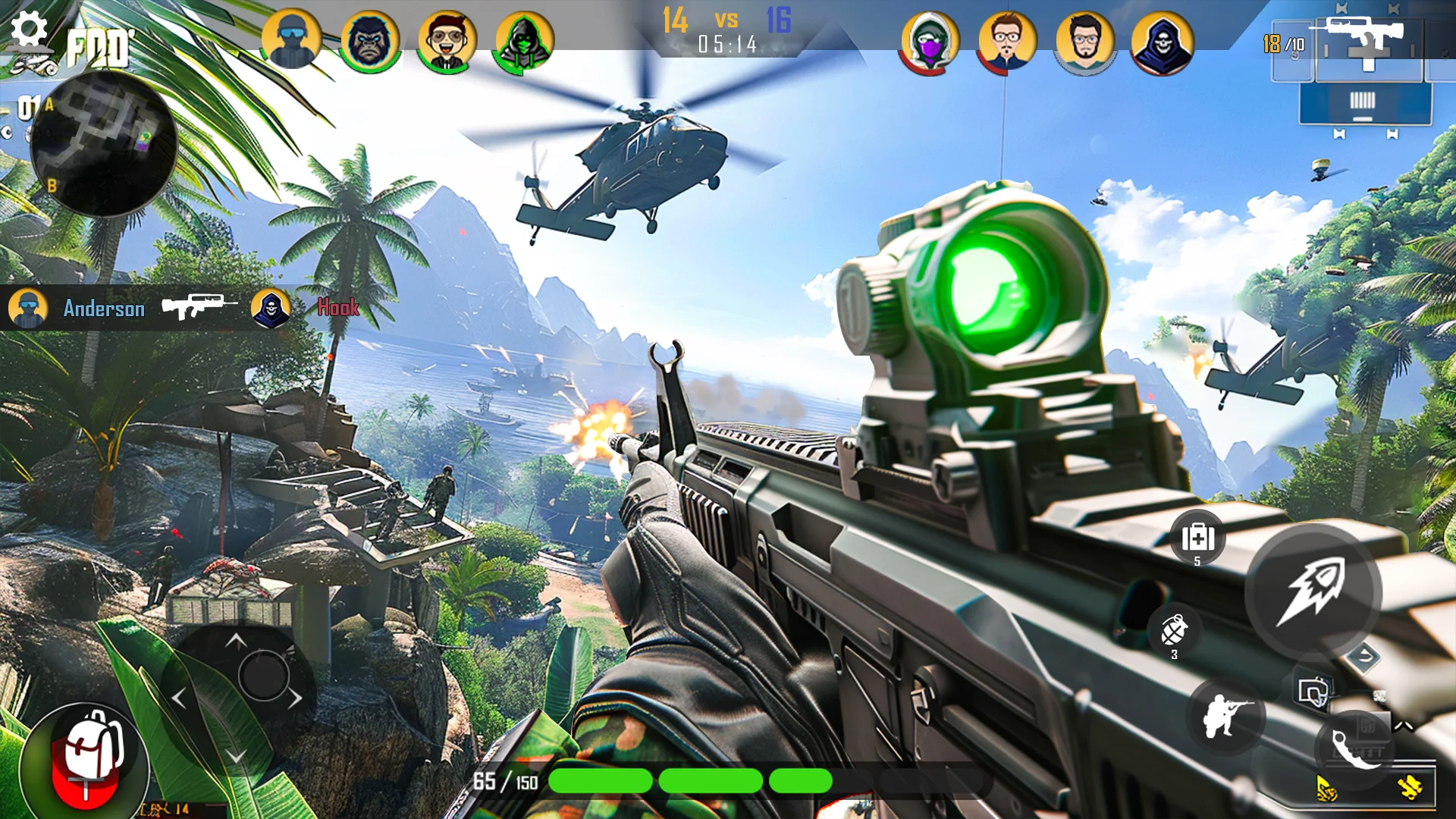Select the purple-masked enemy avatar
The image size is (1456, 819).
pyautogui.click(x=930, y=42)
